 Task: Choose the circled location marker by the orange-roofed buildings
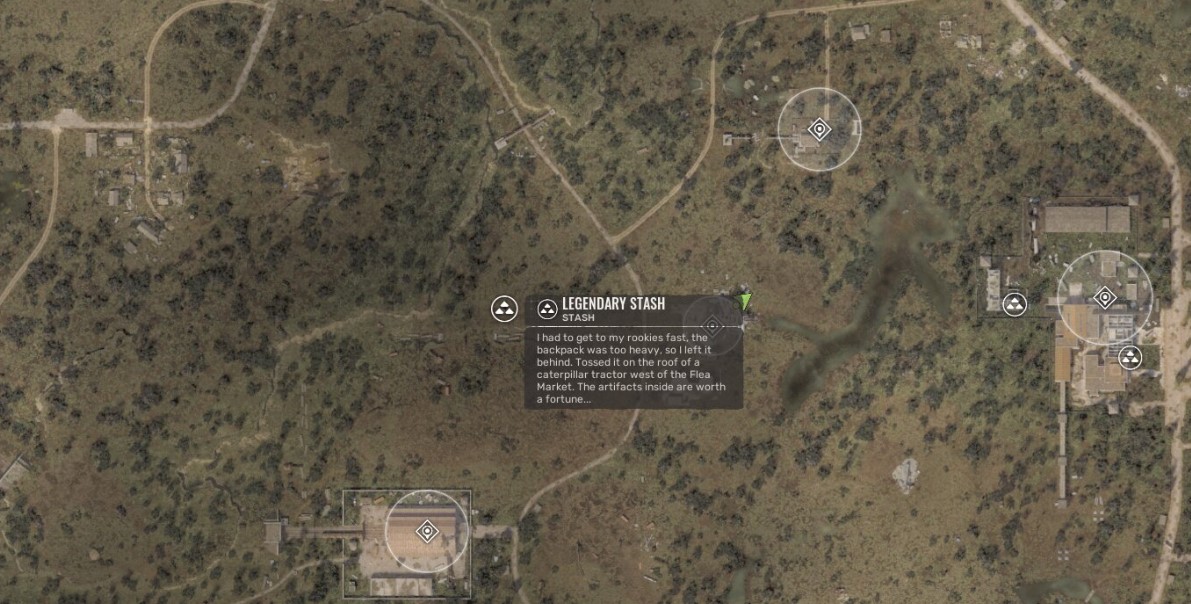[x=1105, y=297]
